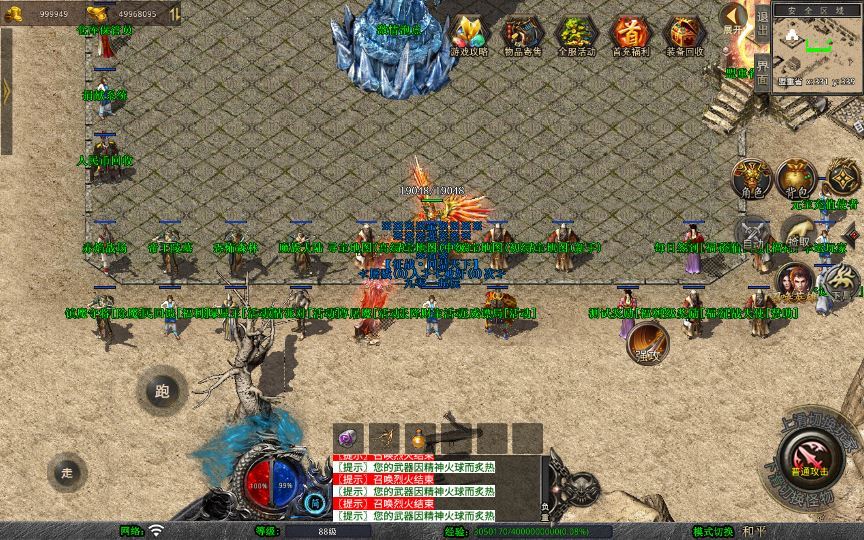Screen dimensions: 864x540
Task: Open the 游戏攻略 game guide icon
Action: click(x=469, y=36)
